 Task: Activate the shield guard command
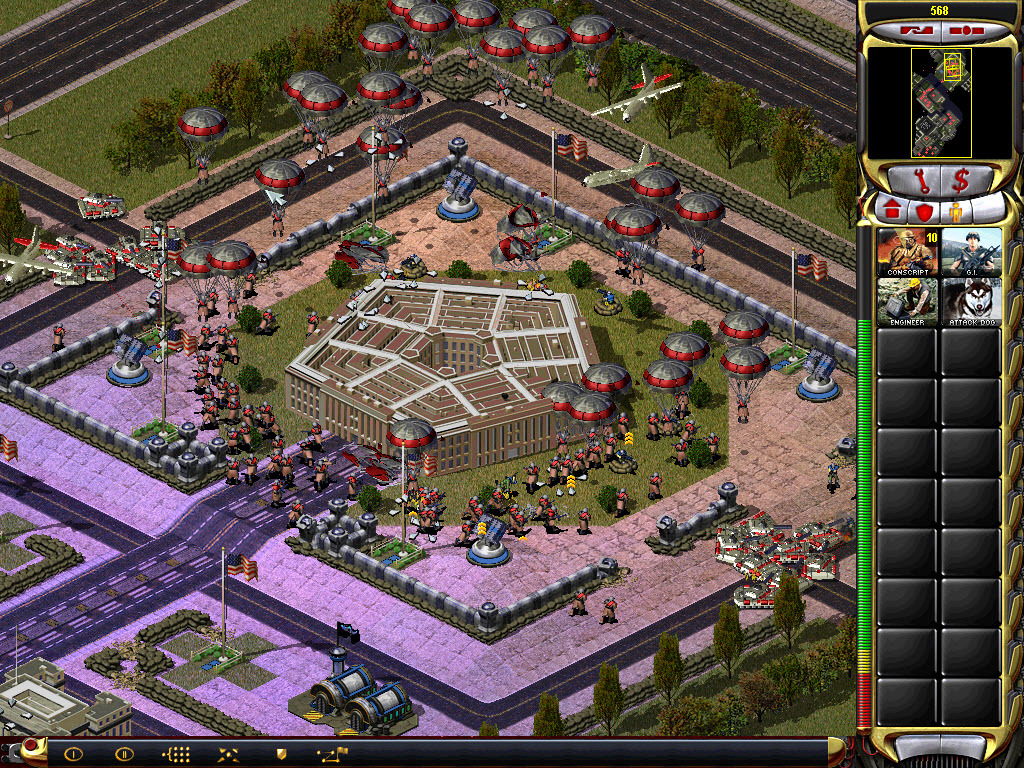[281, 754]
